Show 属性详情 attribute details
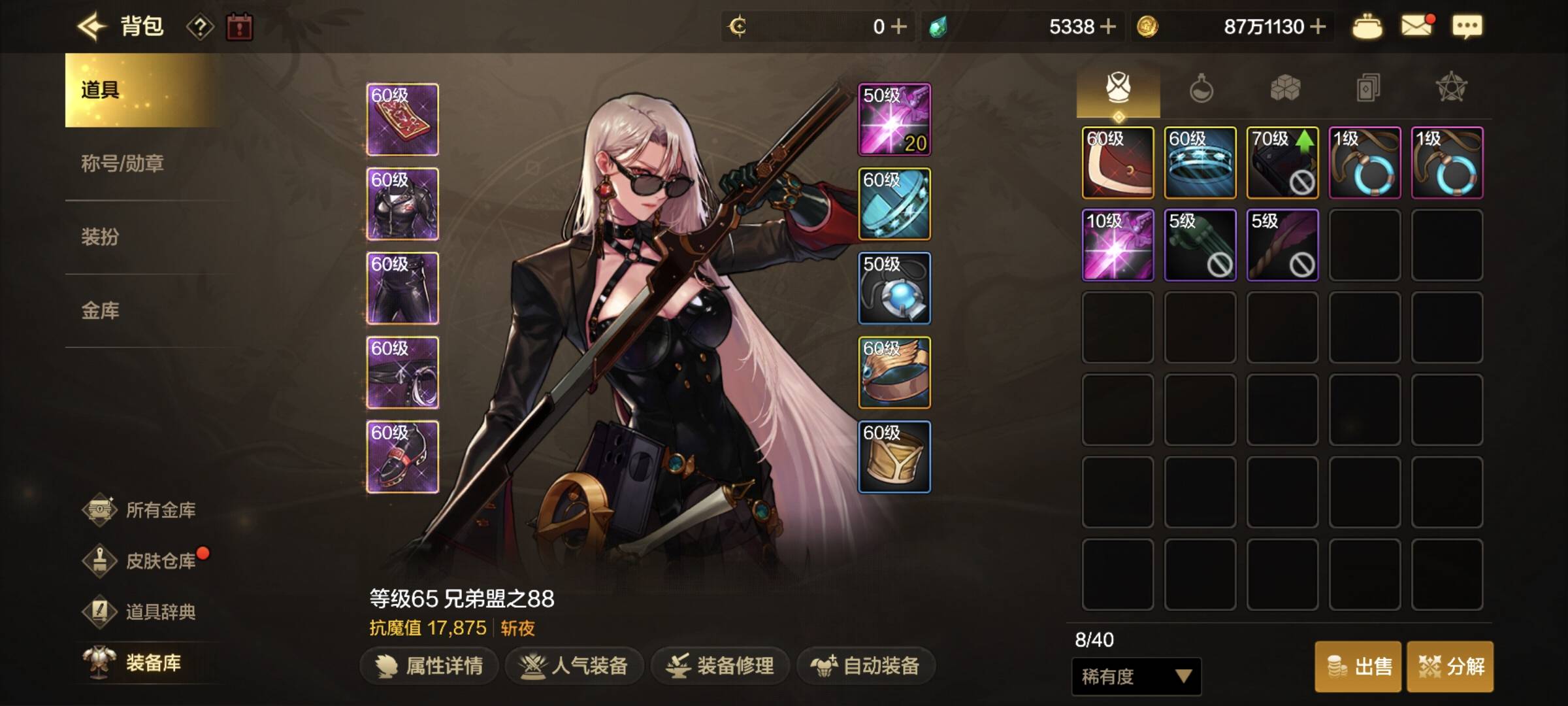 tap(429, 665)
